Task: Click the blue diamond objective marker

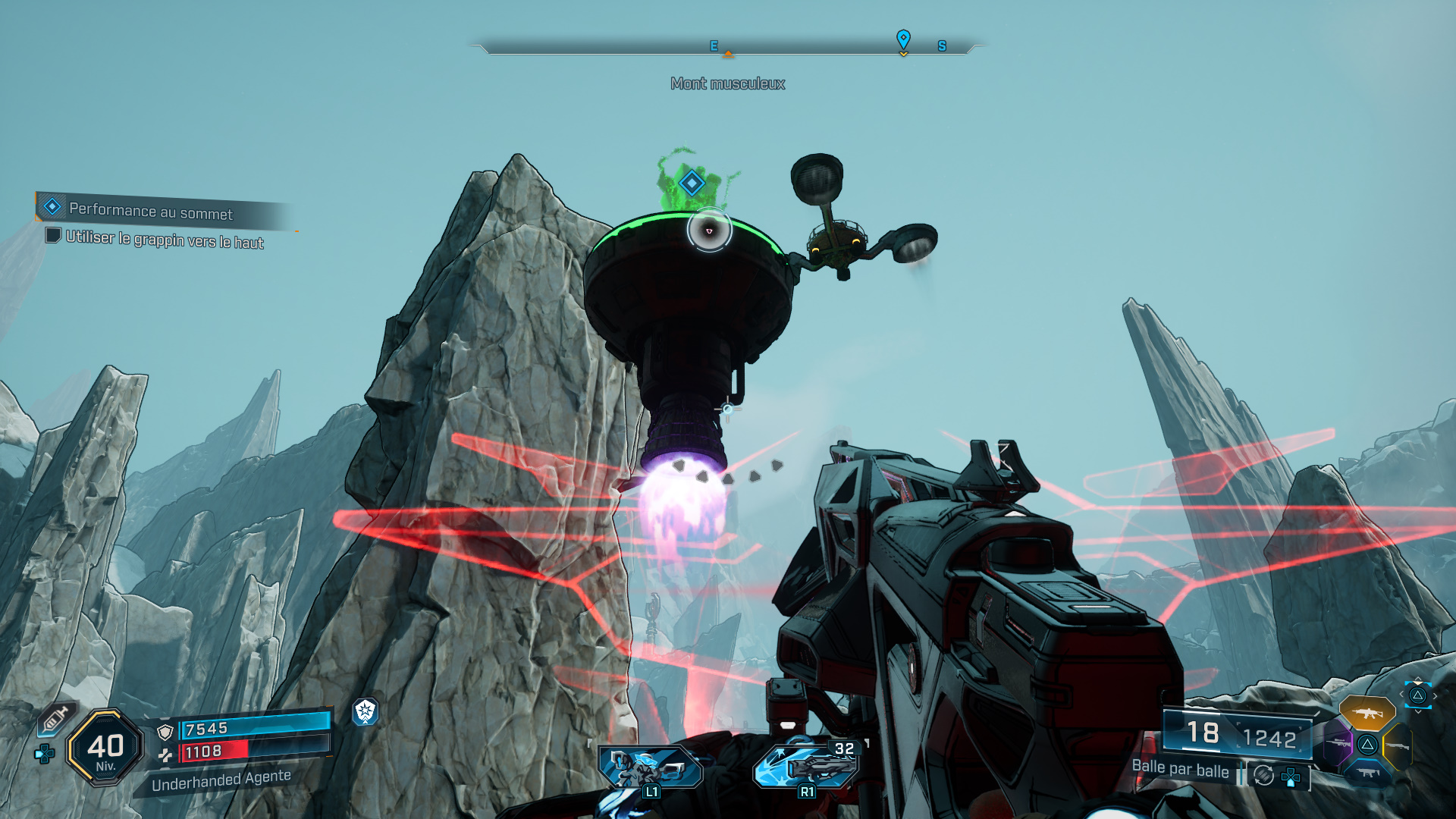Action: (x=691, y=183)
